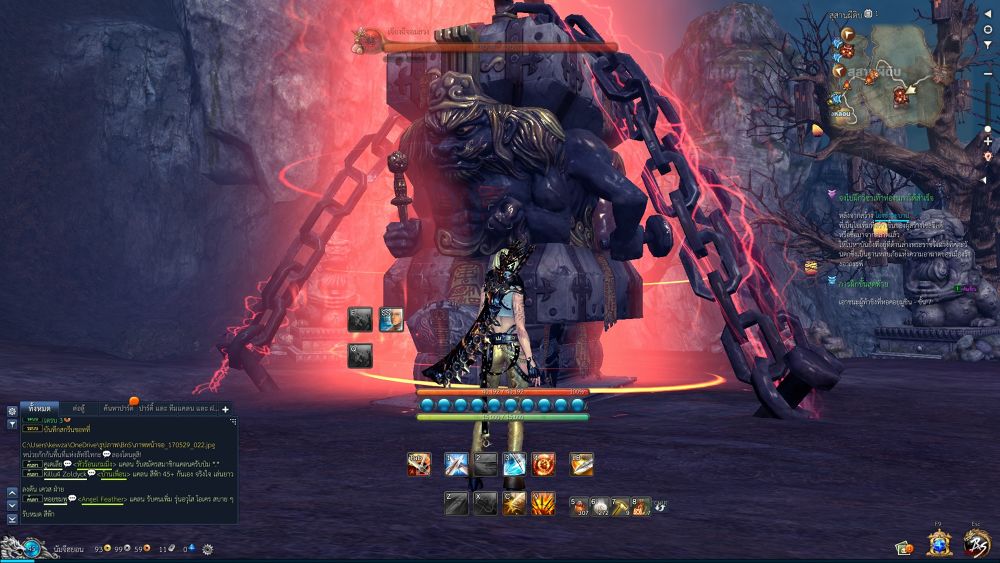
Task: Open chat settings gear icon
Action: tap(12, 411)
